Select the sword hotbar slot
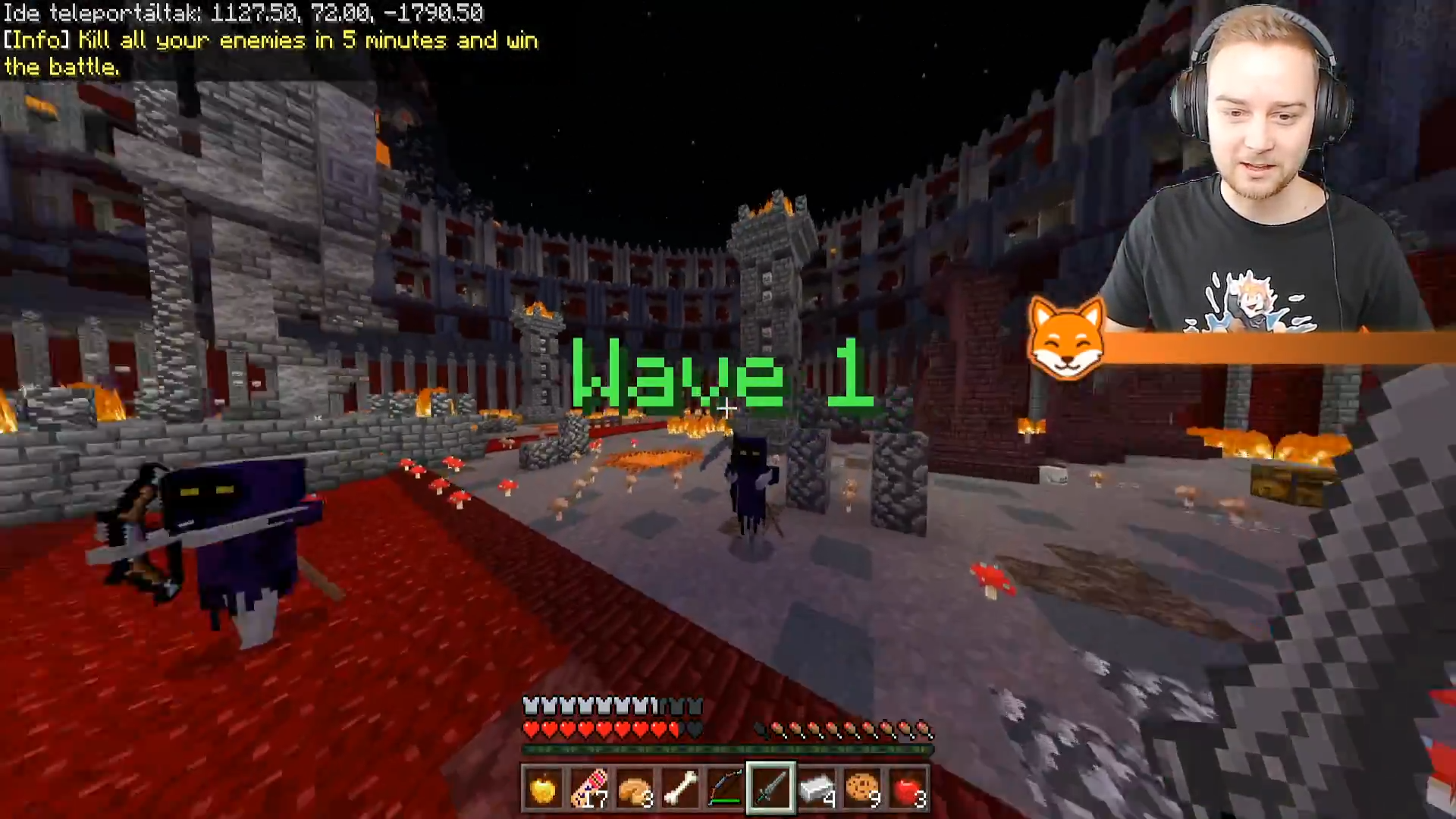This screenshot has height=819, width=1456. coord(771,789)
